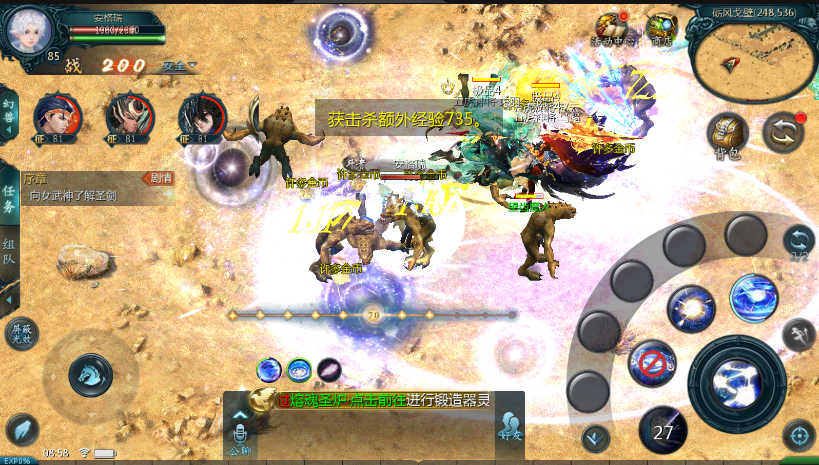Switch to the 组队 team tab
The height and width of the screenshot is (465, 819).
[9, 250]
